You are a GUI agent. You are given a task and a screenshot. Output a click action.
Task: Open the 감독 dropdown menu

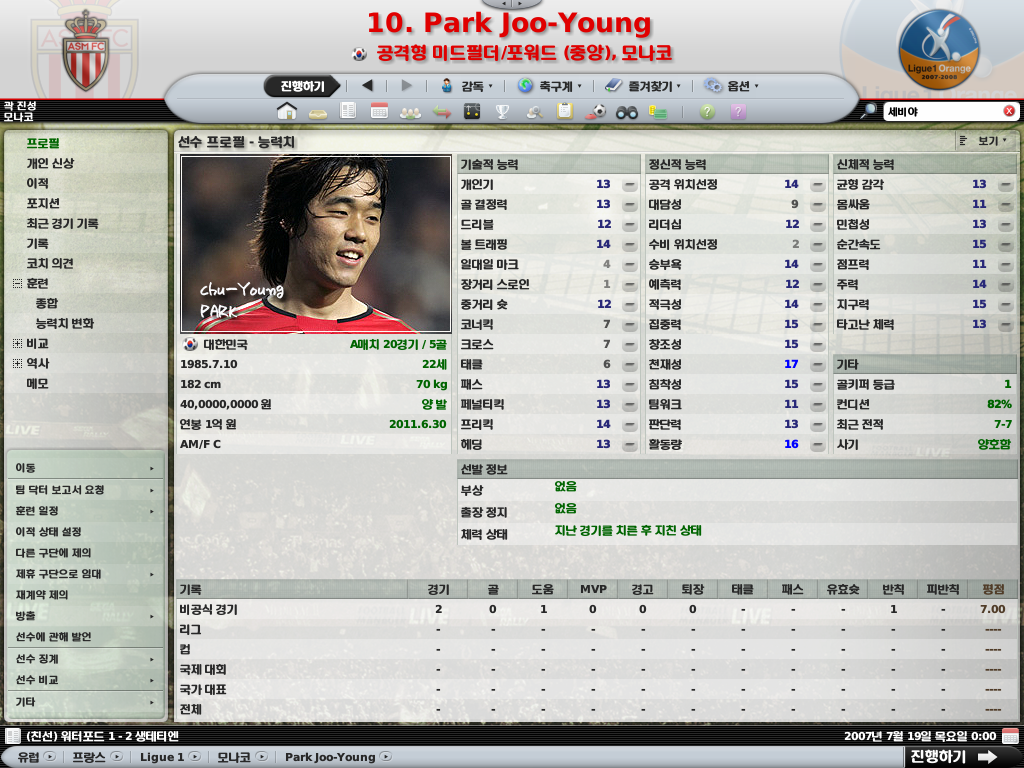[466, 86]
